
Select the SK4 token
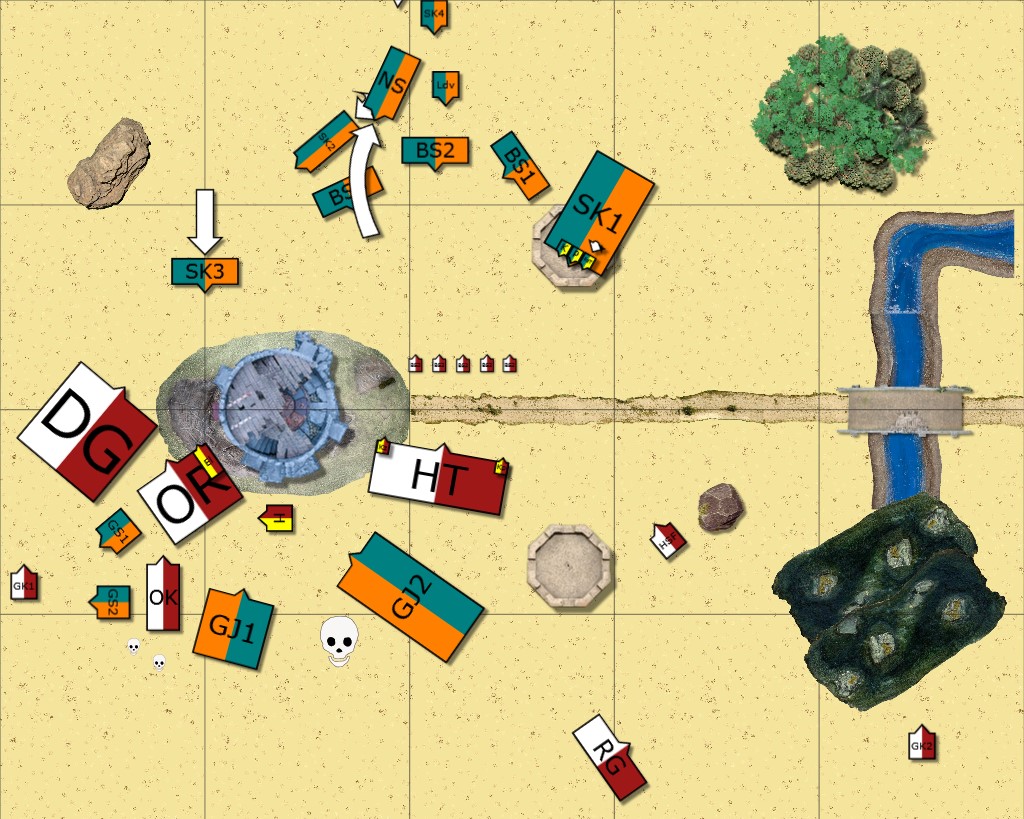433,16
